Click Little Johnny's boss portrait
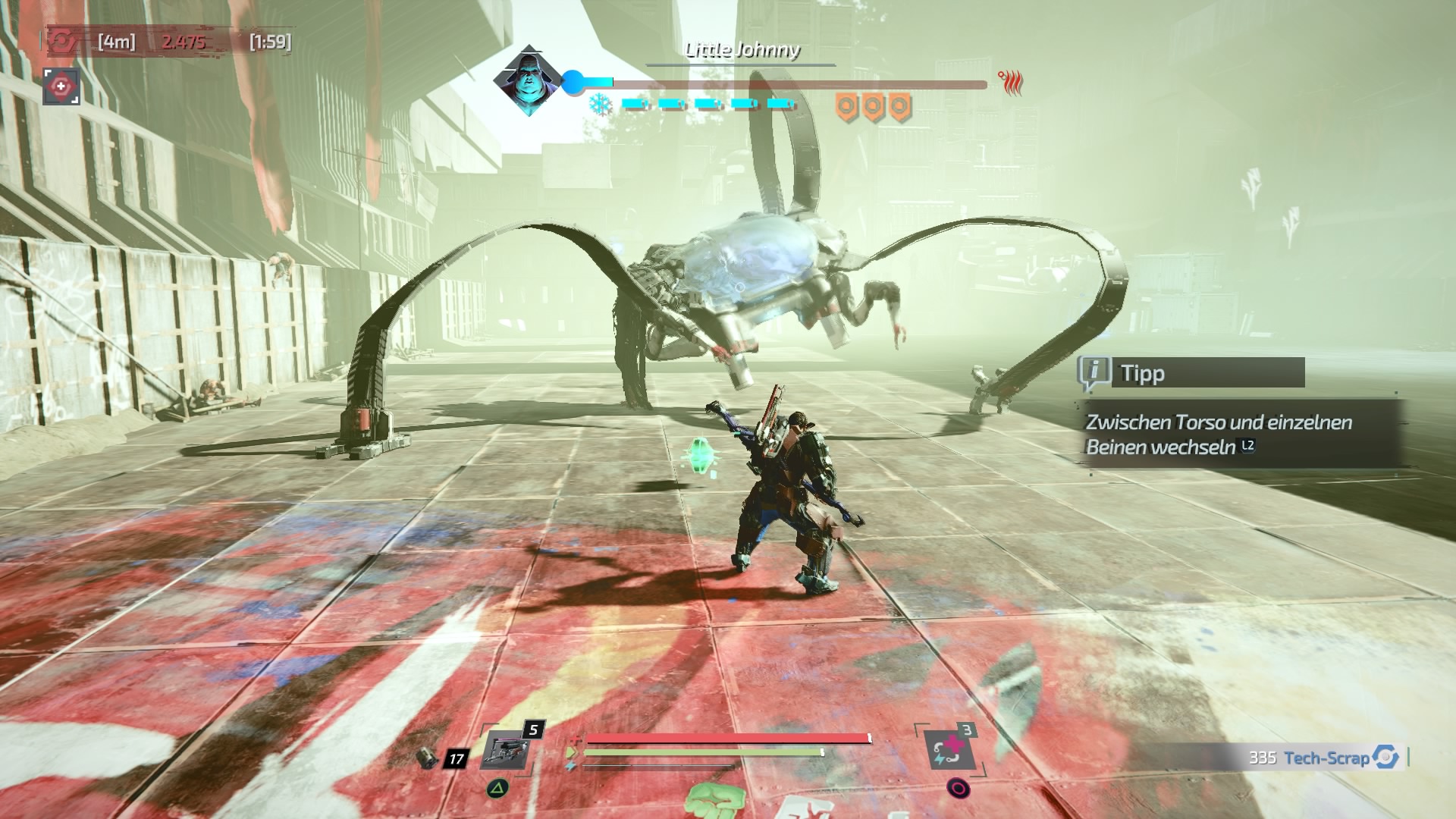The height and width of the screenshot is (819, 1456). [527, 81]
